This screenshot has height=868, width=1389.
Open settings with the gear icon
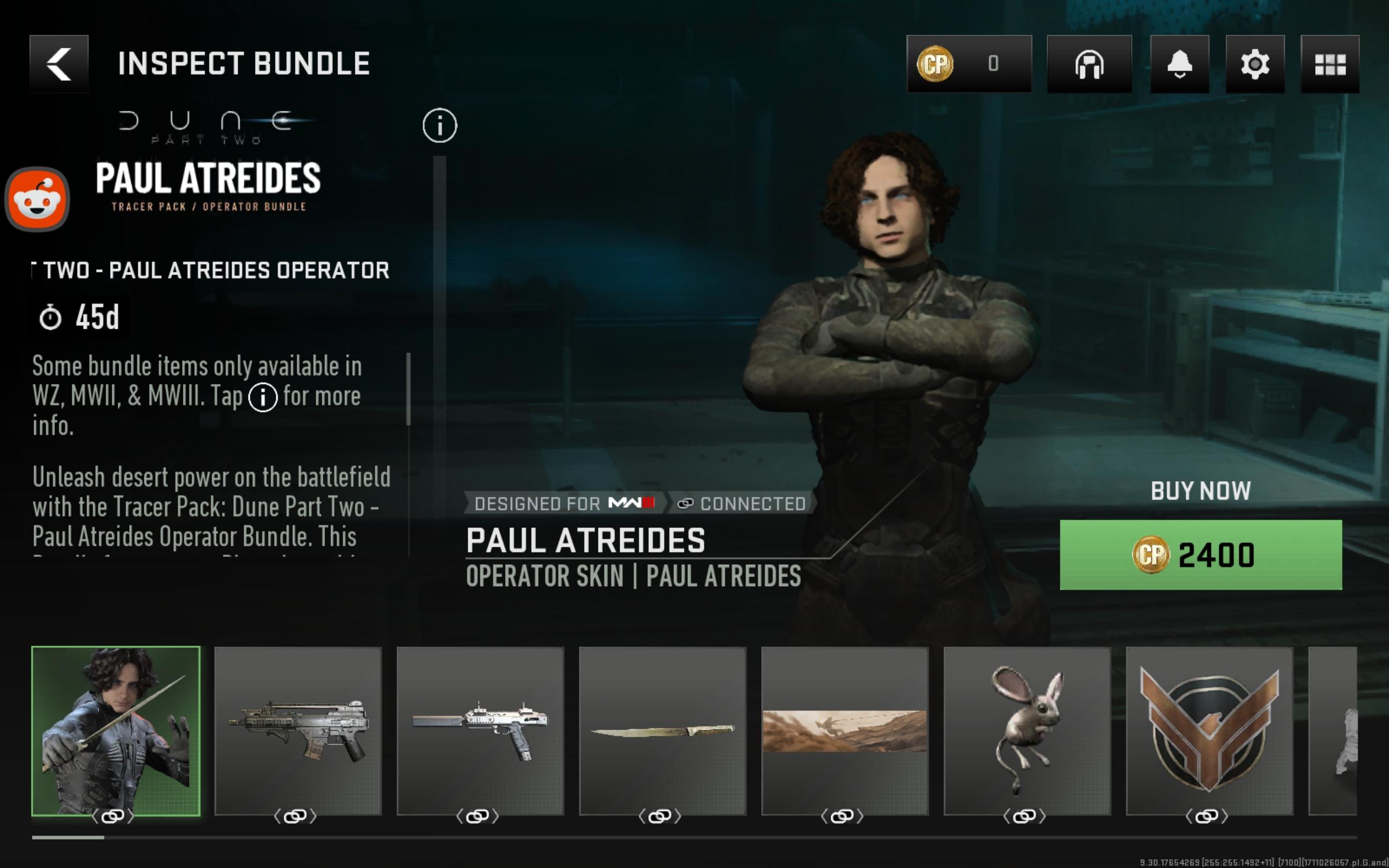tap(1254, 63)
